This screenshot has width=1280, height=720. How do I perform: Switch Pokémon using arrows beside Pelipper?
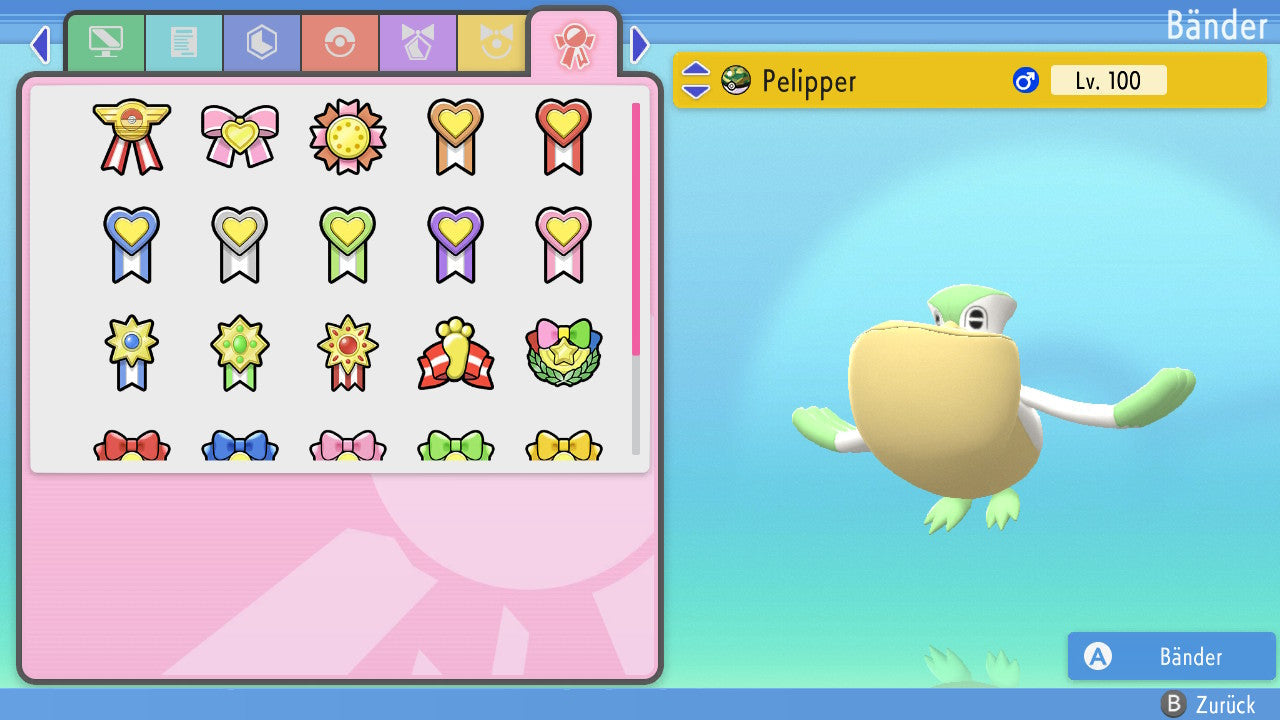coord(696,80)
